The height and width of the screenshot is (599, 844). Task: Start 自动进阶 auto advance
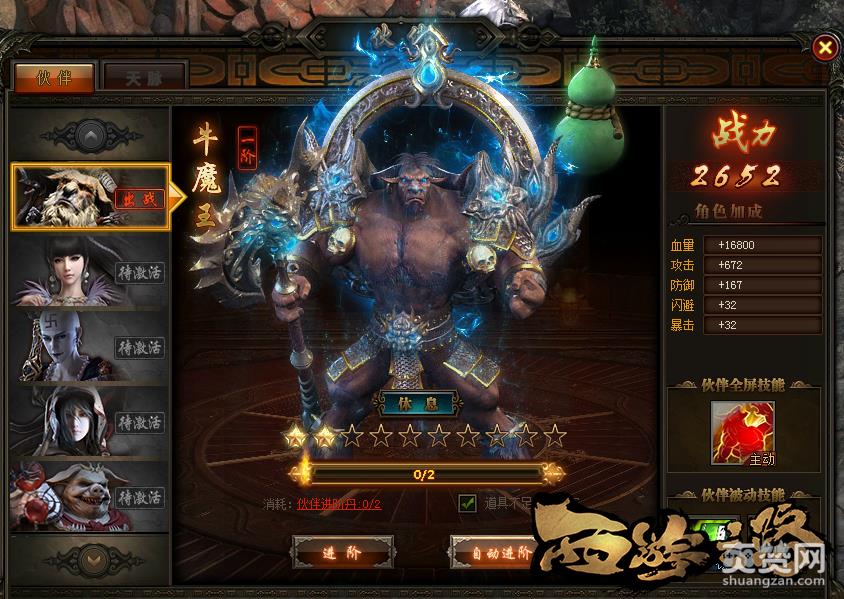(x=494, y=552)
